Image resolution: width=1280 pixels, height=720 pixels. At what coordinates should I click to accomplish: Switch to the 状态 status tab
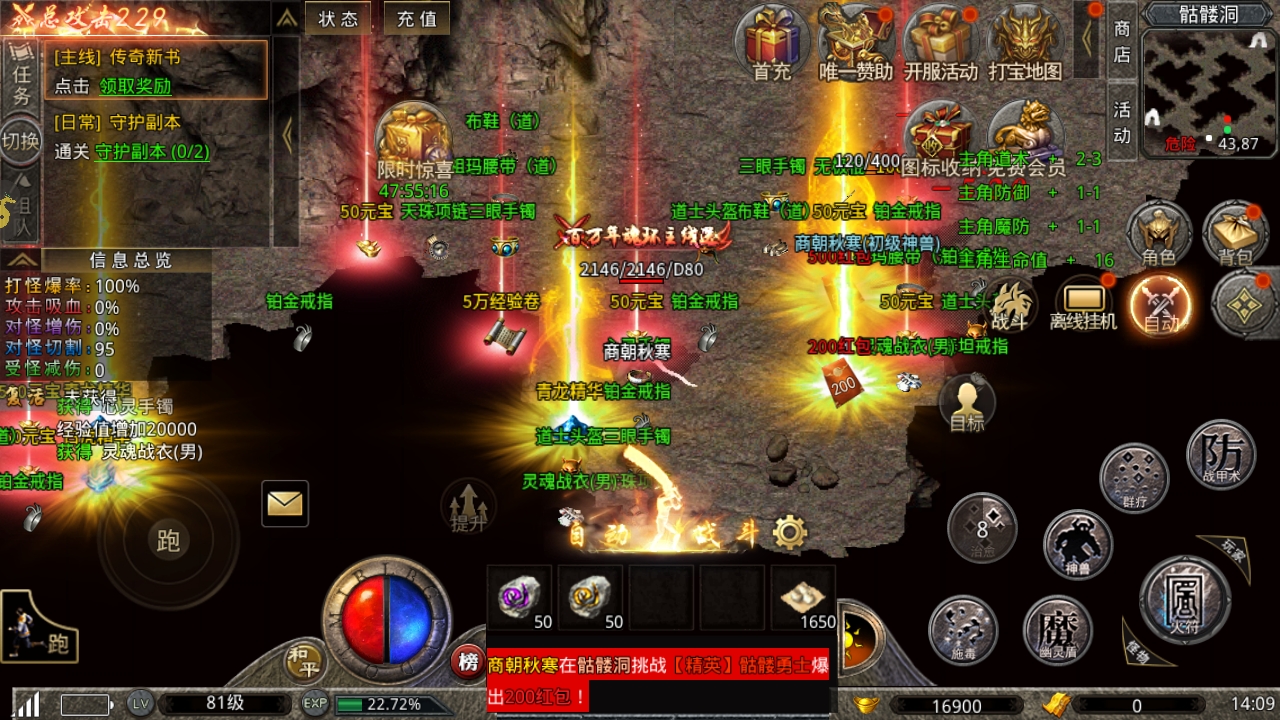[339, 17]
